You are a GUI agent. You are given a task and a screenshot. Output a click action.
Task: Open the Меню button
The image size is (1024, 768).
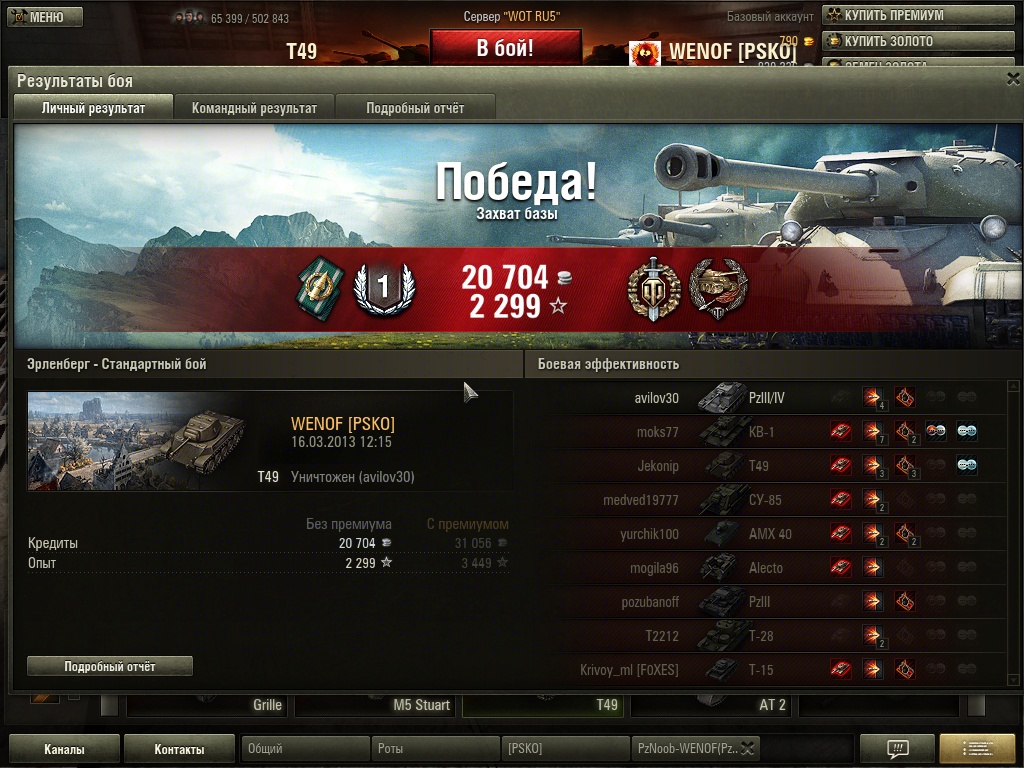pyautogui.click(x=42, y=17)
